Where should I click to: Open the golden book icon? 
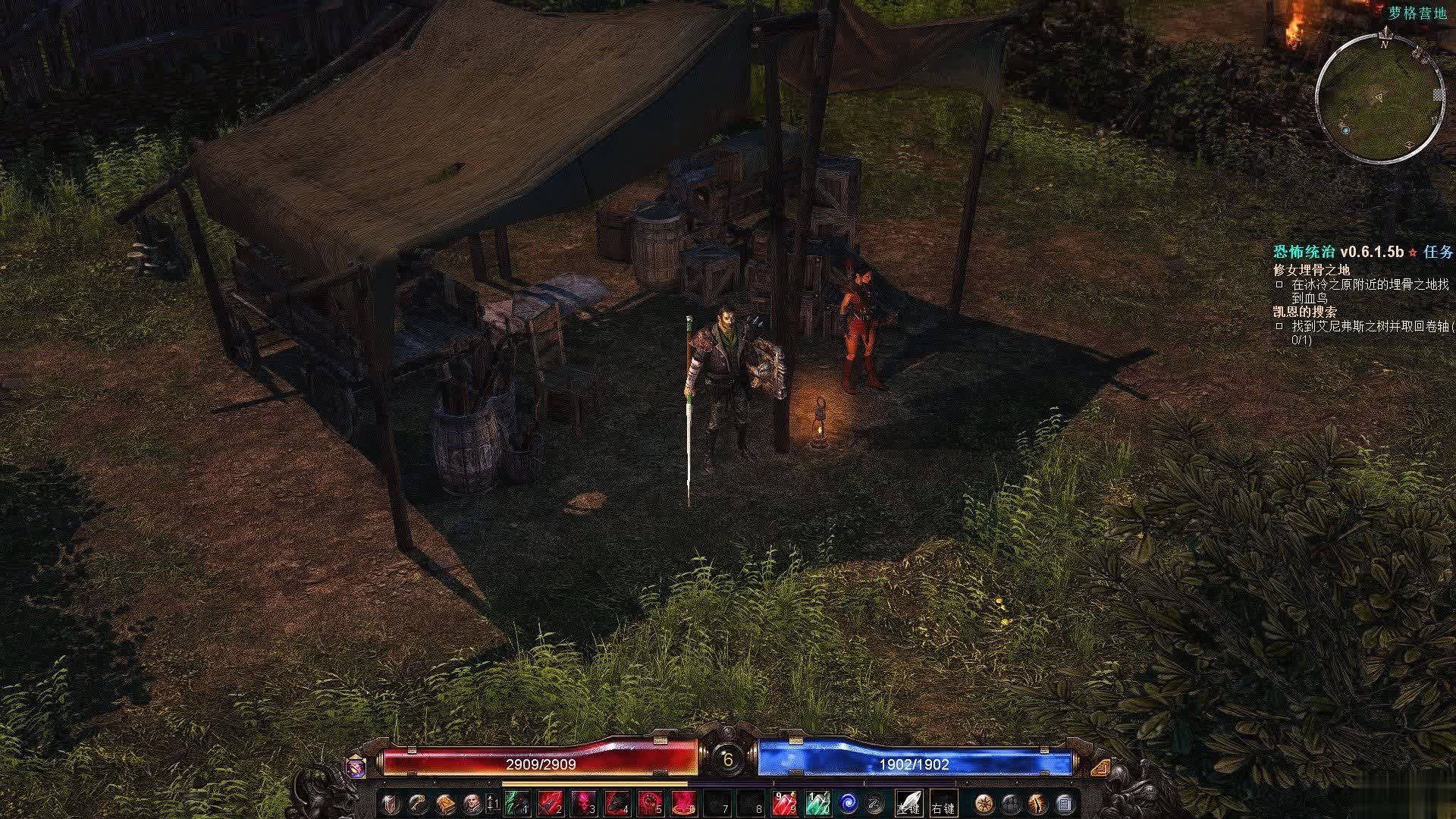(x=444, y=803)
